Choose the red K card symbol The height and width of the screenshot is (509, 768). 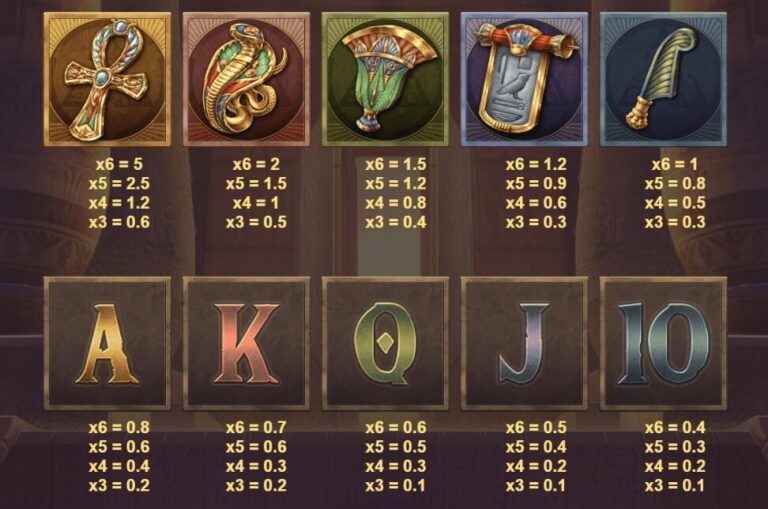point(246,343)
